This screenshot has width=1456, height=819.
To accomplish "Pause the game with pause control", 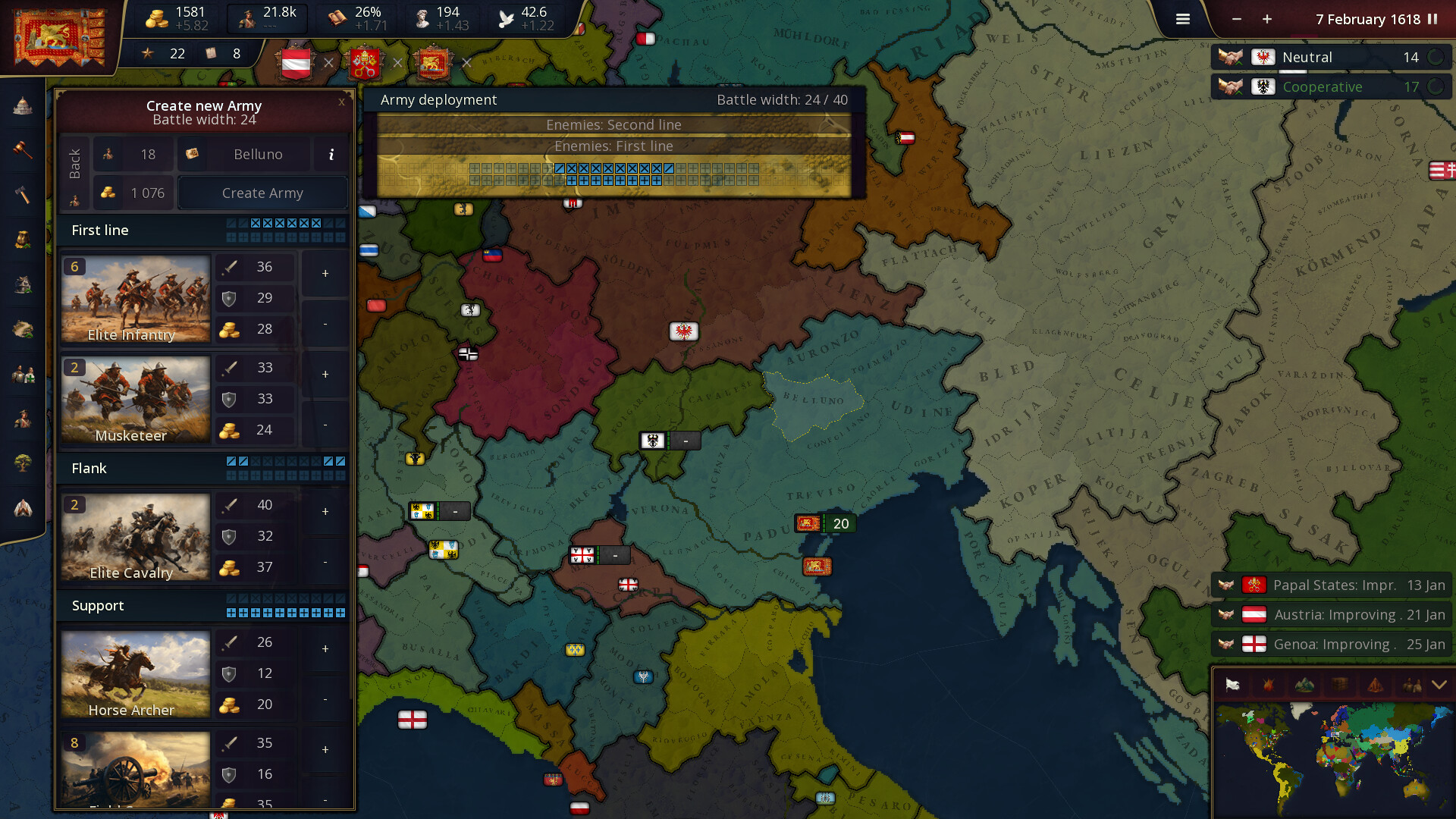I will [1432, 19].
